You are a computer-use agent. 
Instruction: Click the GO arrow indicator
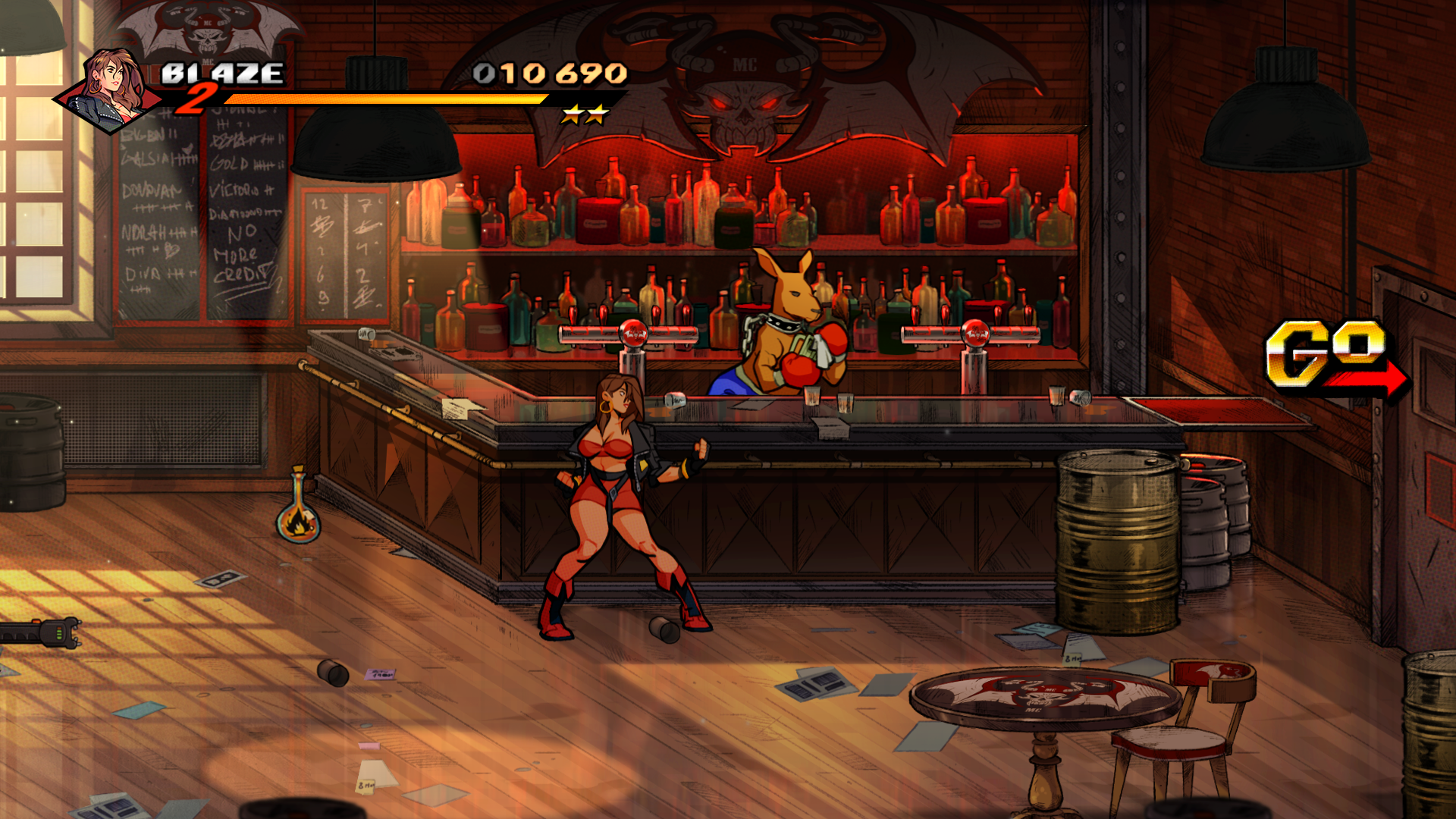coord(1336,356)
